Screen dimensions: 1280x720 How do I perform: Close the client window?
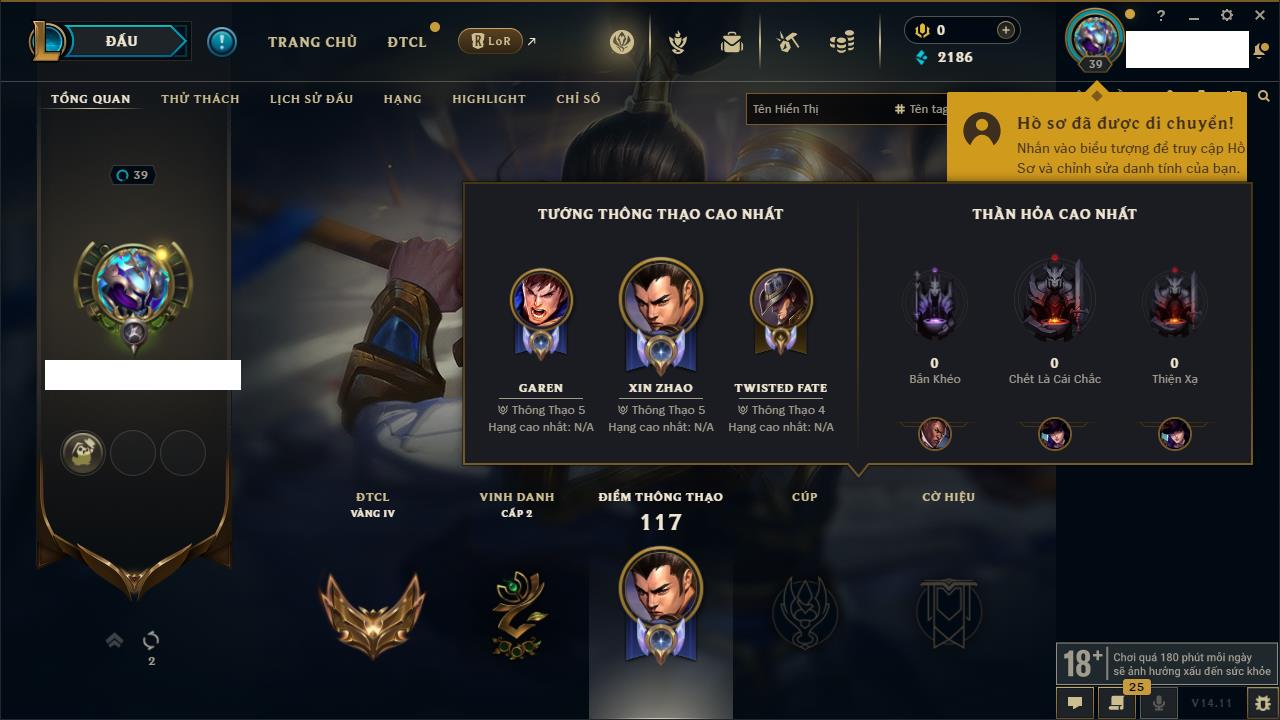[x=1257, y=16]
